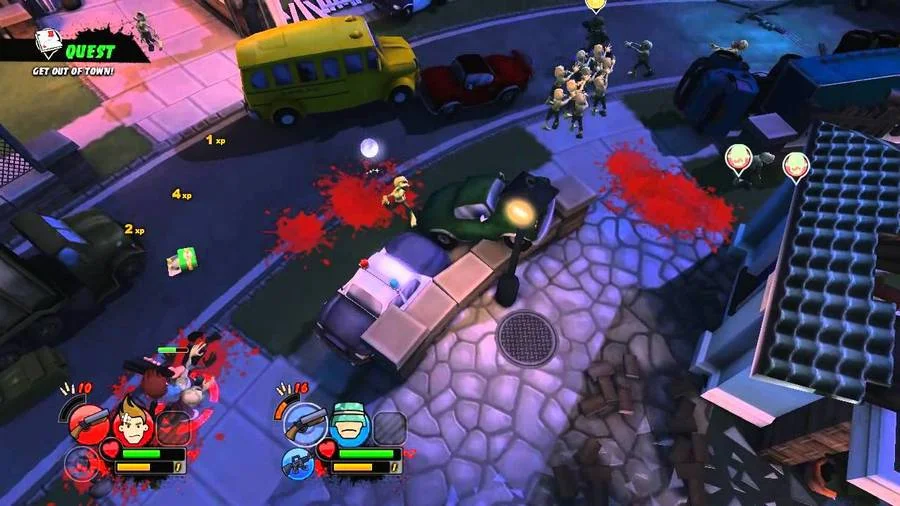Screen dimensions: 900x506
Task: Select the blue player's shotgun weapon icon
Action: (x=305, y=425)
